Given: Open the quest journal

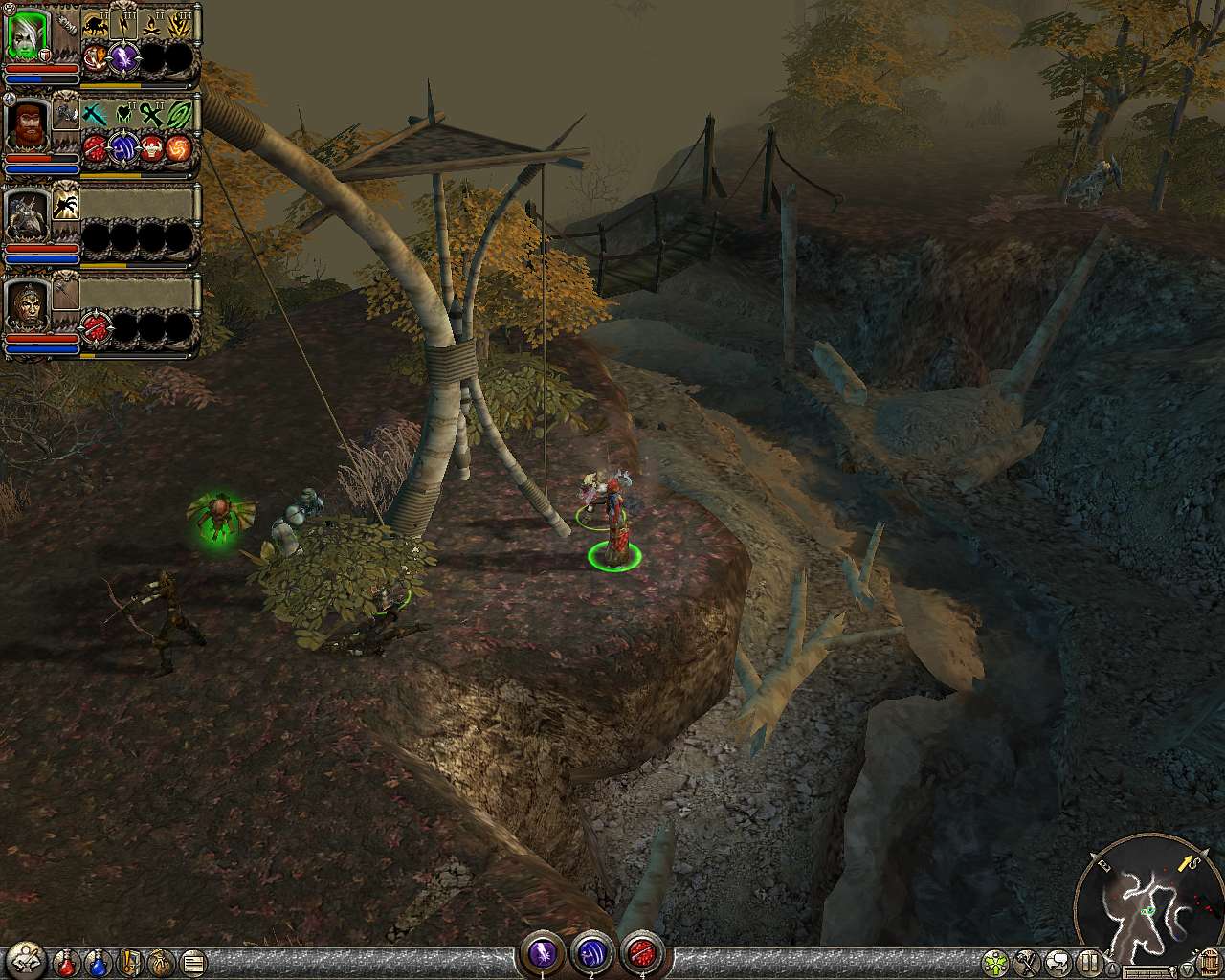Looking at the screenshot, I should pyautogui.click(x=130, y=961).
